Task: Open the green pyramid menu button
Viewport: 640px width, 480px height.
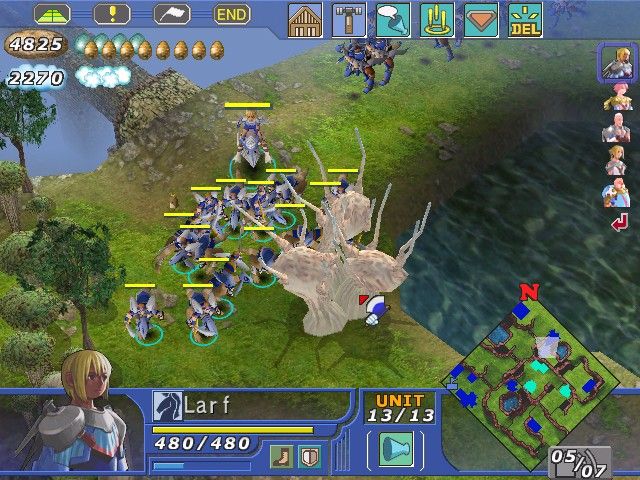Action: click(x=52, y=15)
